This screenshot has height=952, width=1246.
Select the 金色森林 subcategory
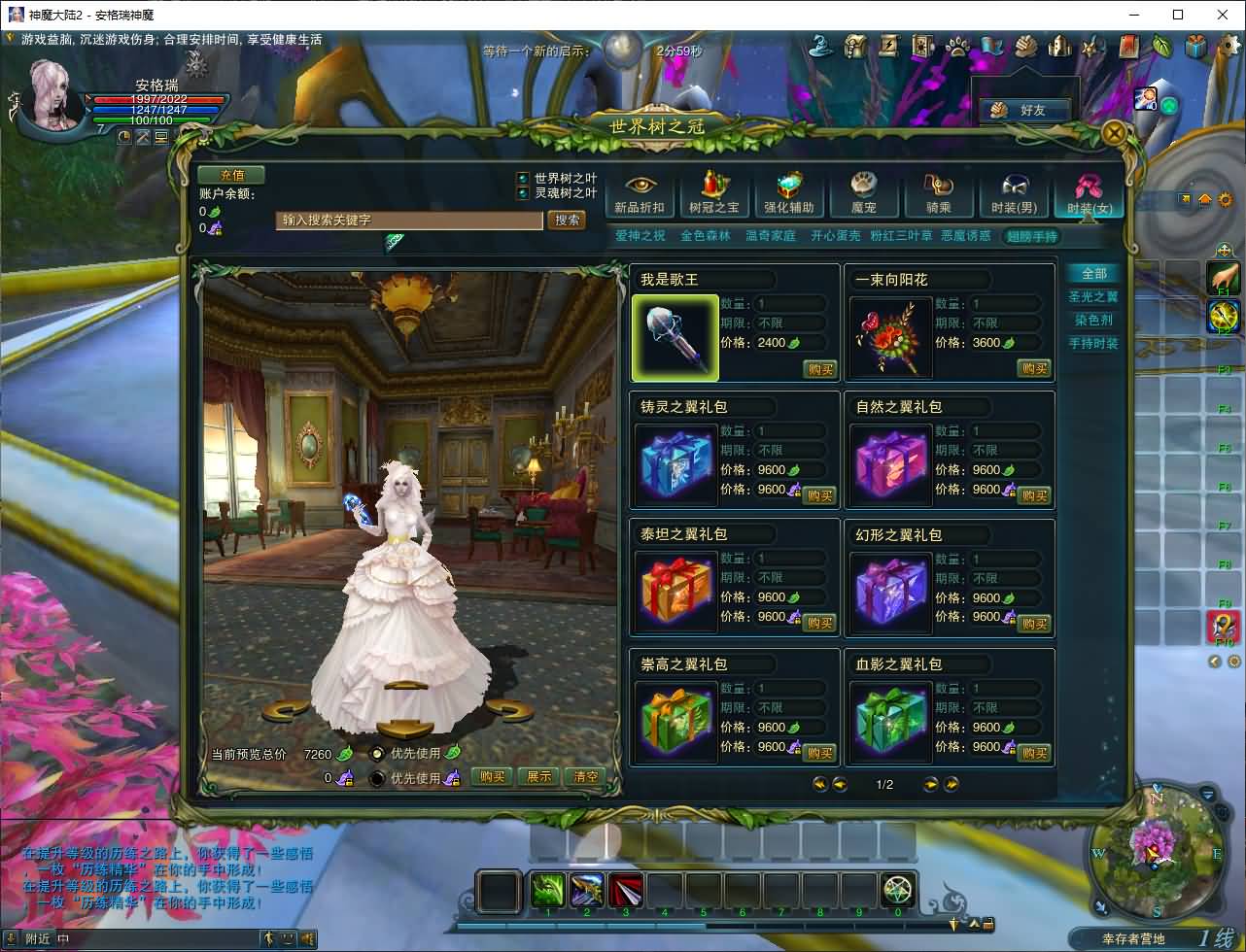pyautogui.click(x=706, y=236)
